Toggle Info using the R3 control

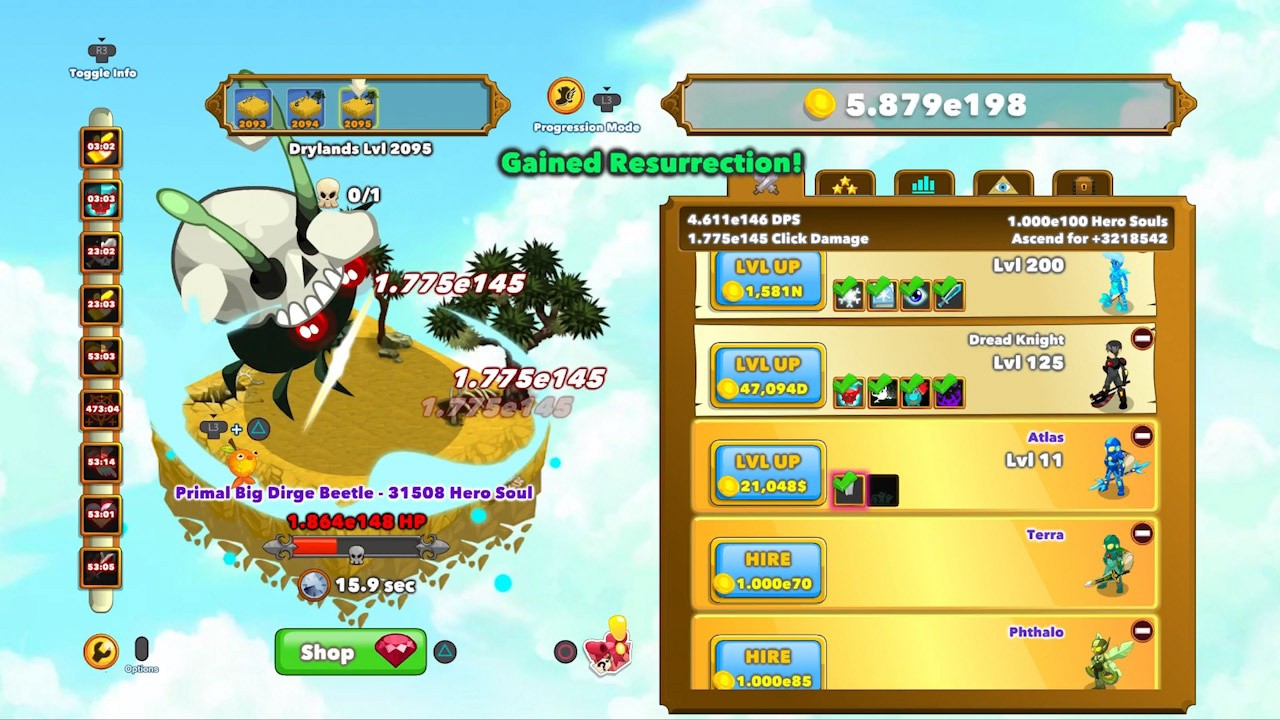click(x=100, y=50)
